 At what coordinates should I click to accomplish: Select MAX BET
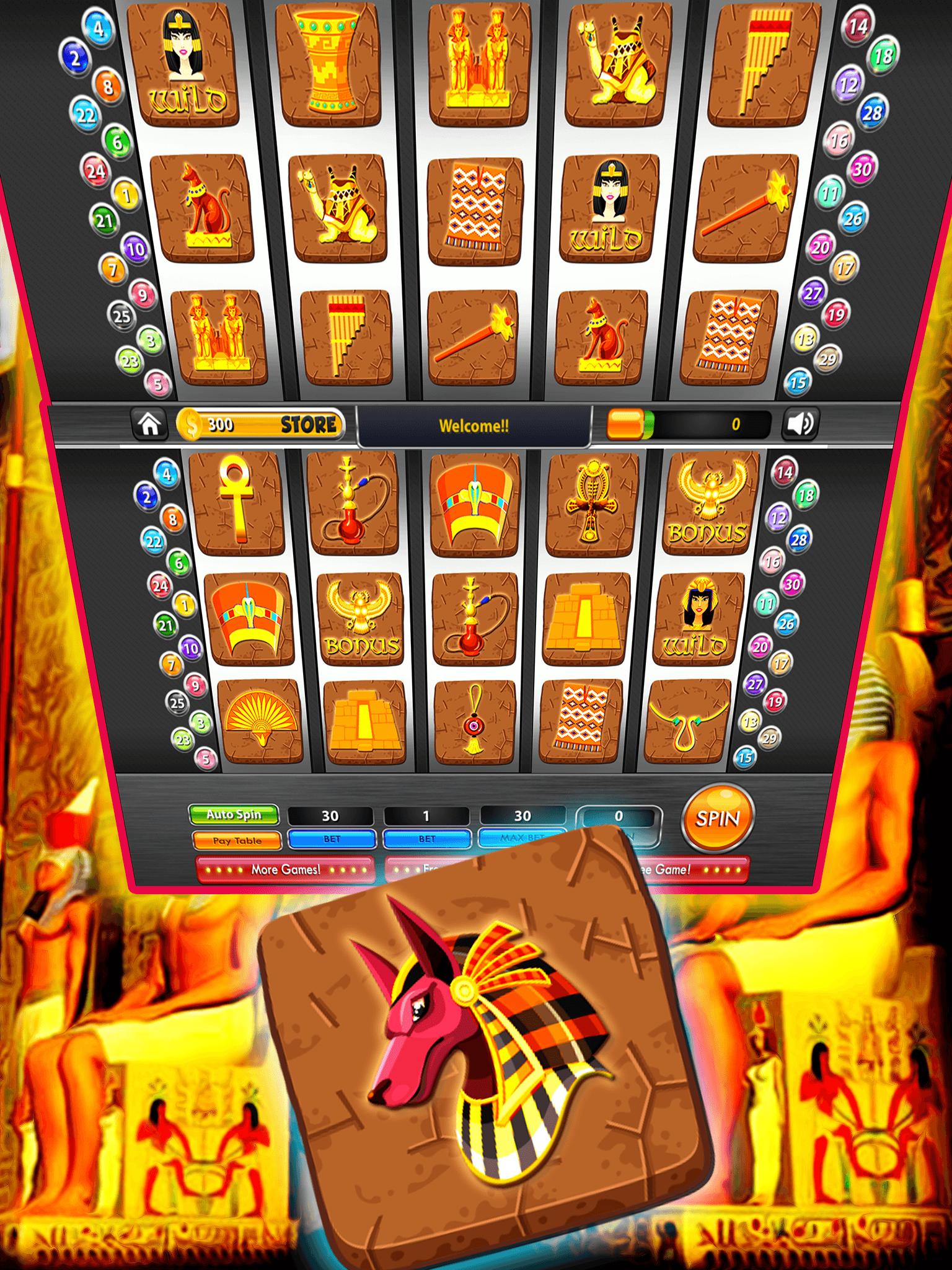pos(522,839)
